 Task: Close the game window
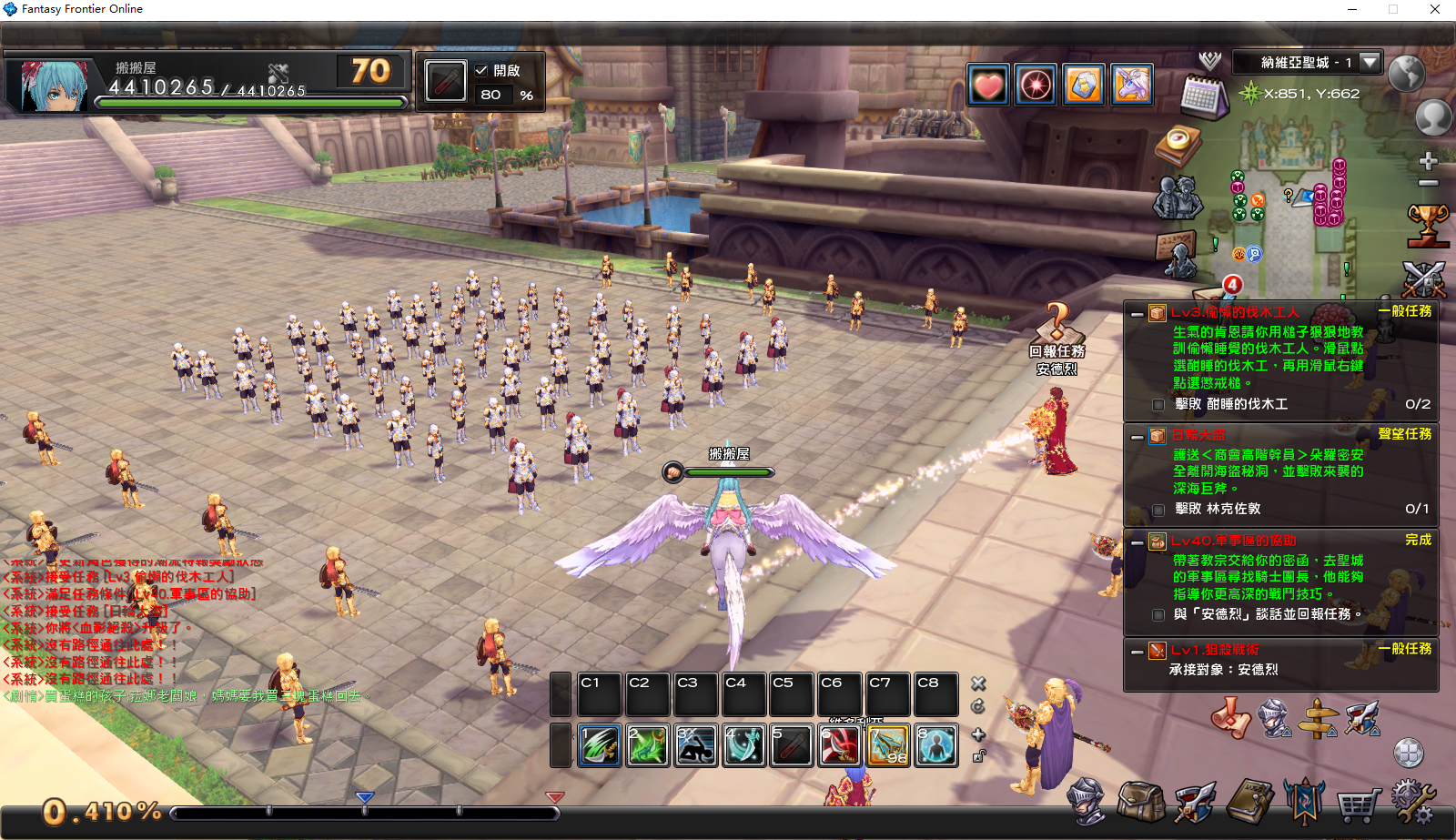tap(1435, 9)
